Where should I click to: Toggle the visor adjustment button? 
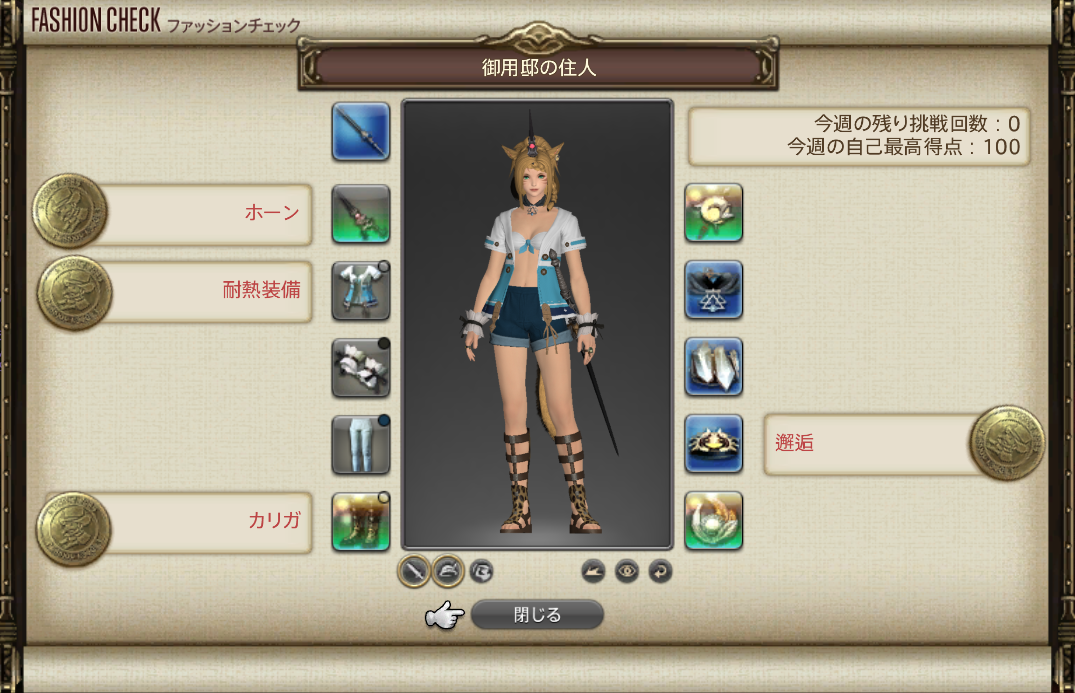pyautogui.click(x=481, y=571)
